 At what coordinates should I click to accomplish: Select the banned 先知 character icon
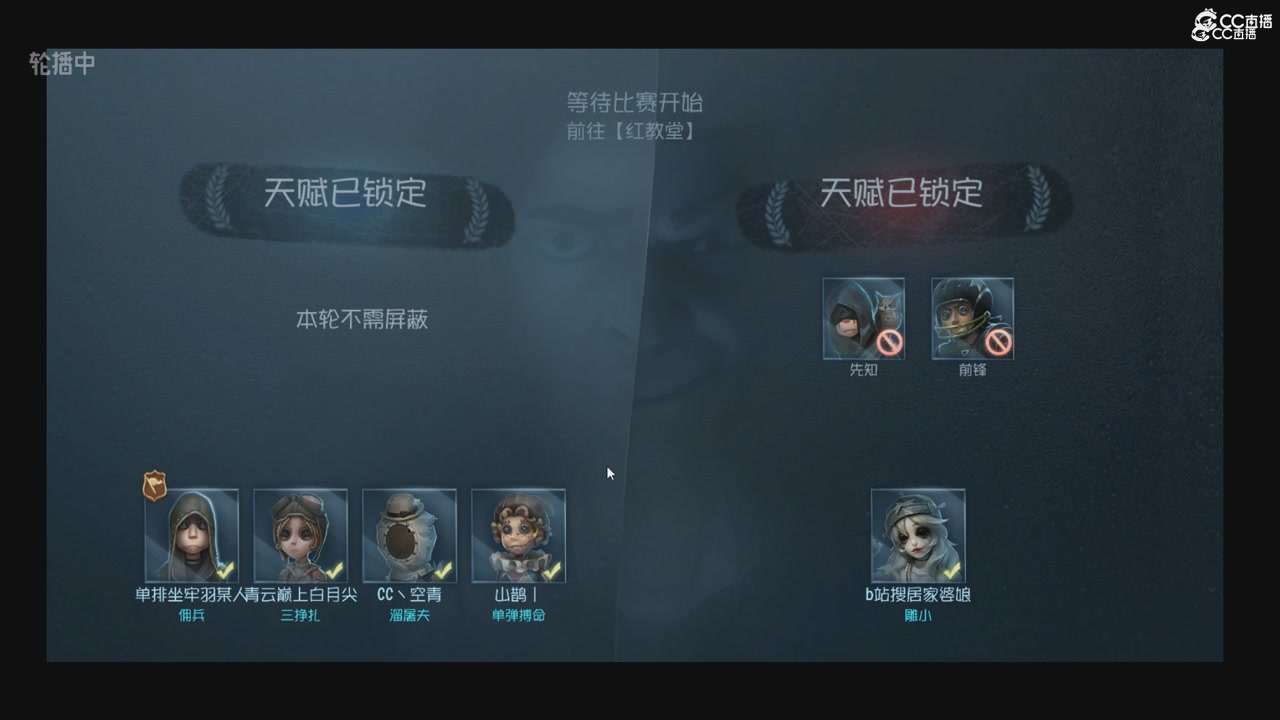point(863,318)
